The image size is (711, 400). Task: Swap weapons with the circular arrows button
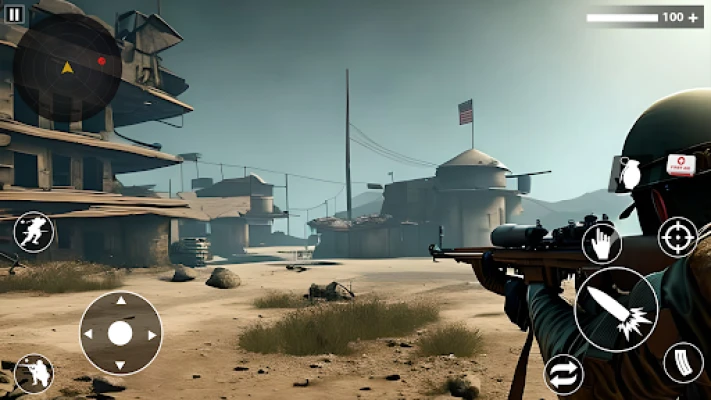pyautogui.click(x=564, y=375)
